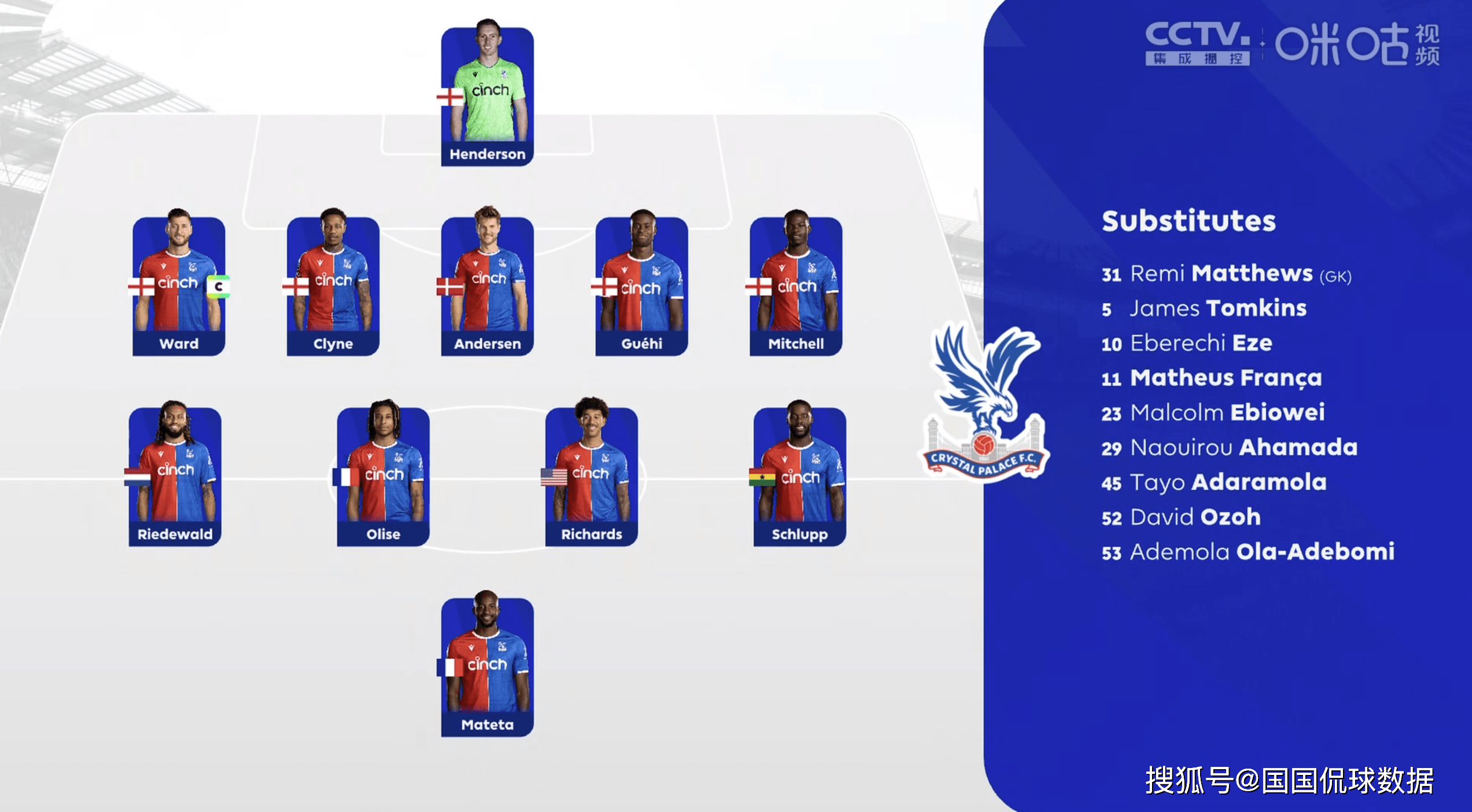This screenshot has width=1472, height=812.
Task: Pick the Schlupp player card
Action: tap(800, 475)
